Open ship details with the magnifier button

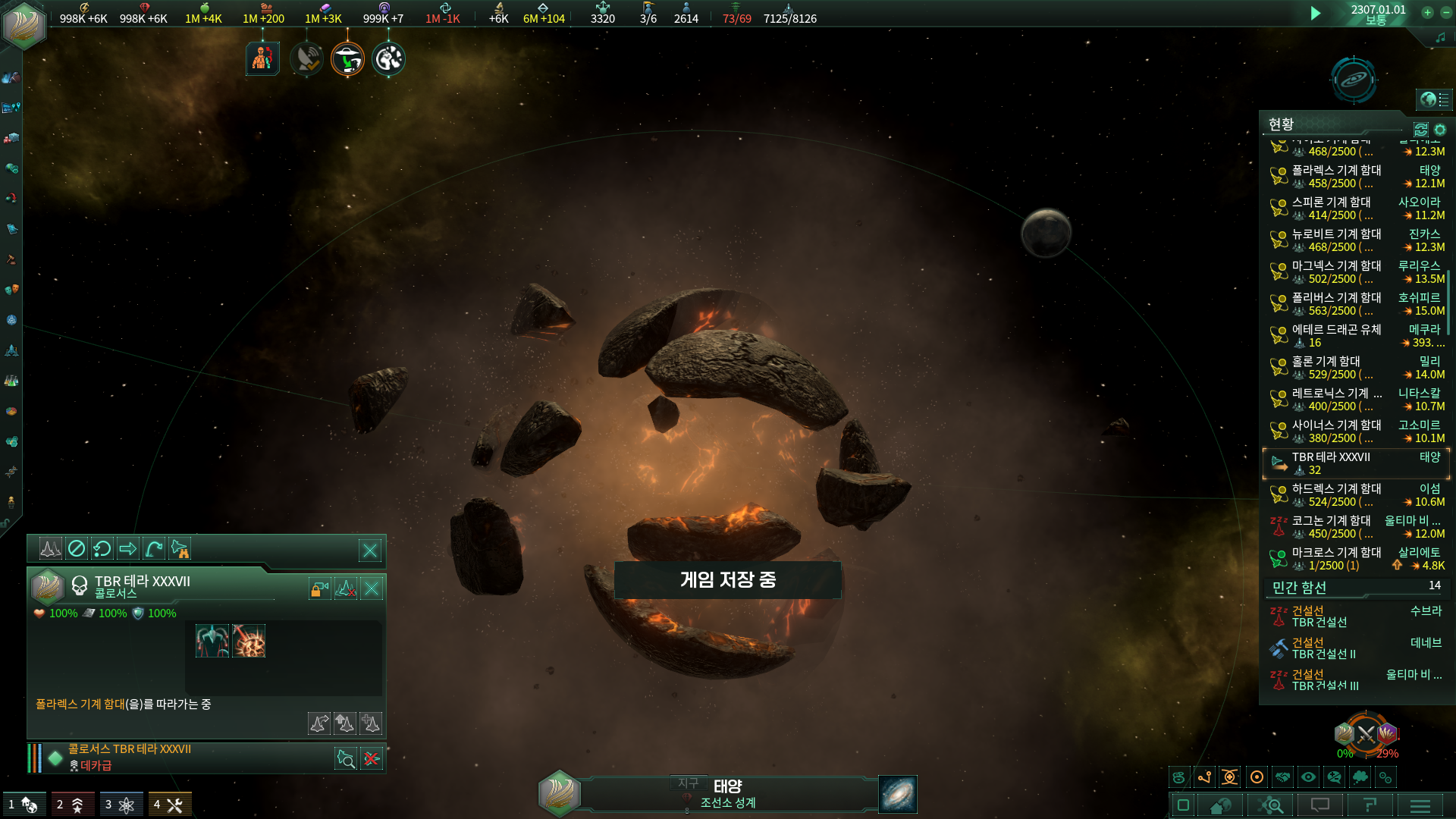click(346, 758)
